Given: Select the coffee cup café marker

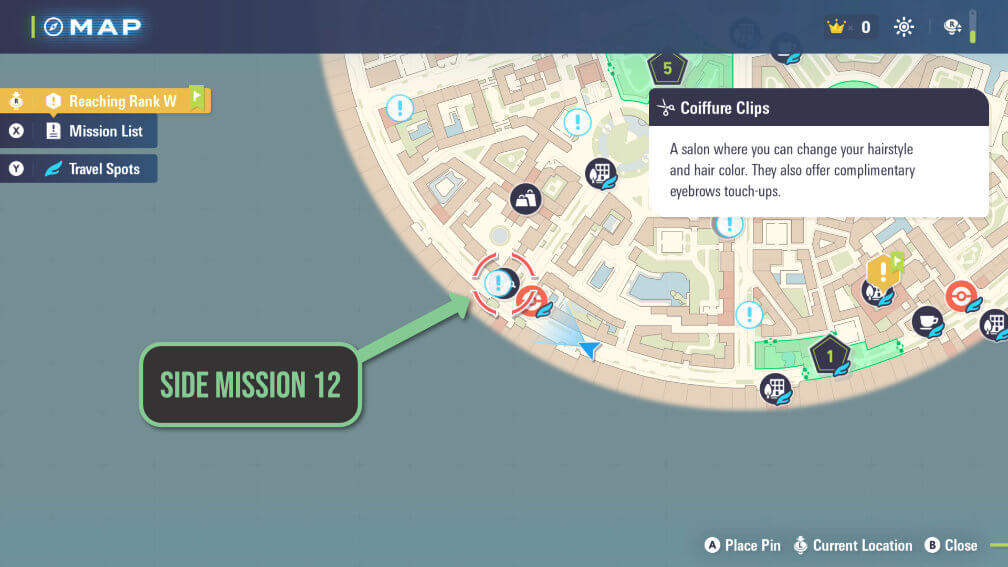Looking at the screenshot, I should click(927, 321).
